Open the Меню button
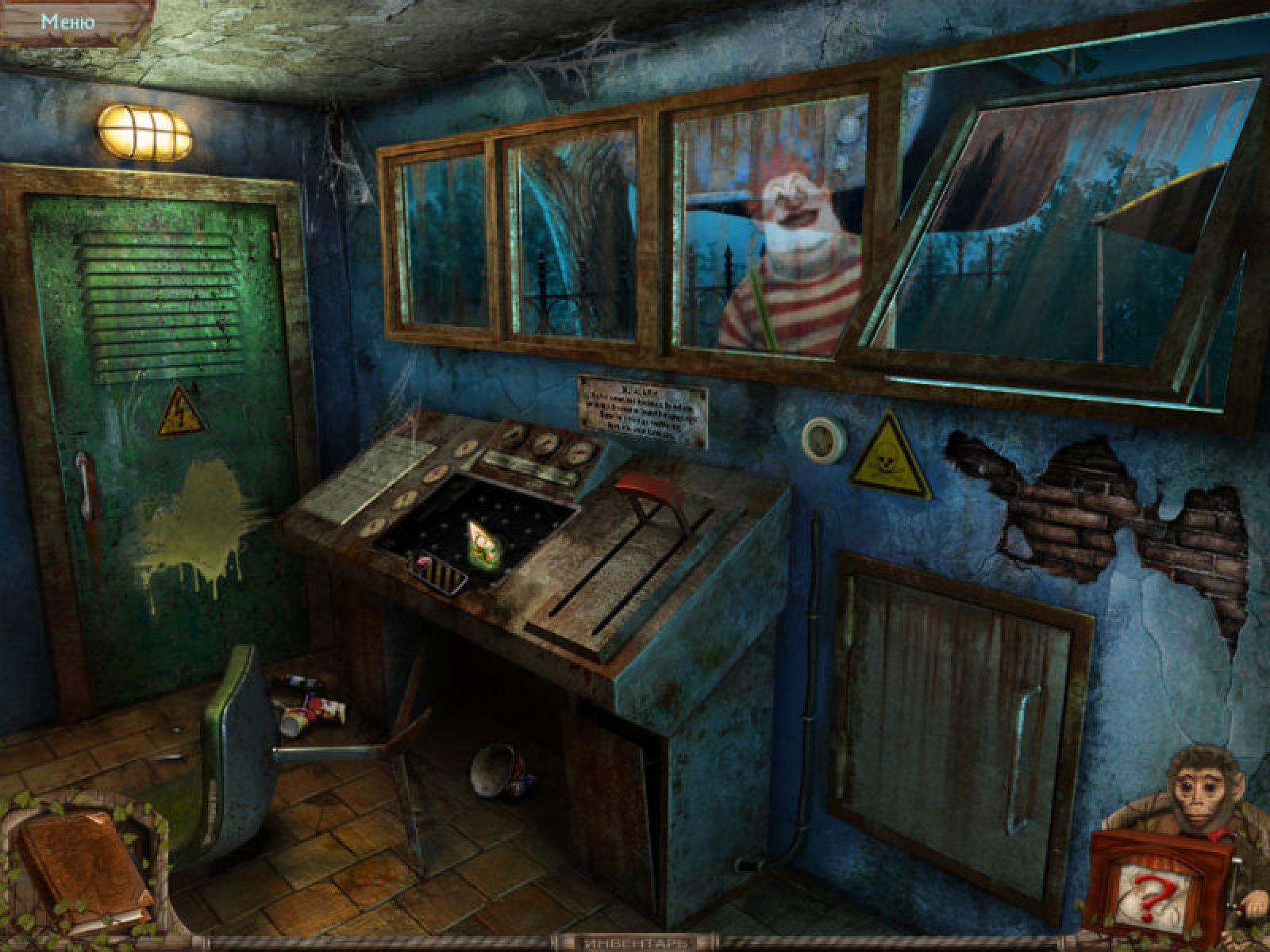 [x=68, y=21]
